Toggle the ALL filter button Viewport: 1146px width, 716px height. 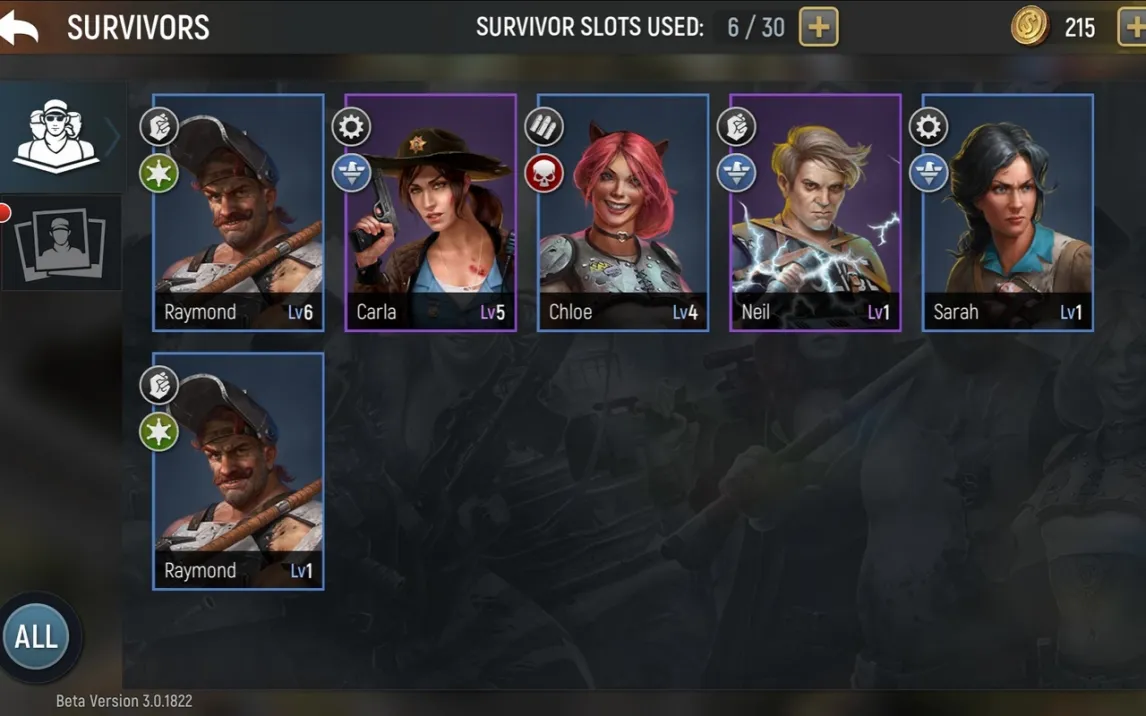37,637
